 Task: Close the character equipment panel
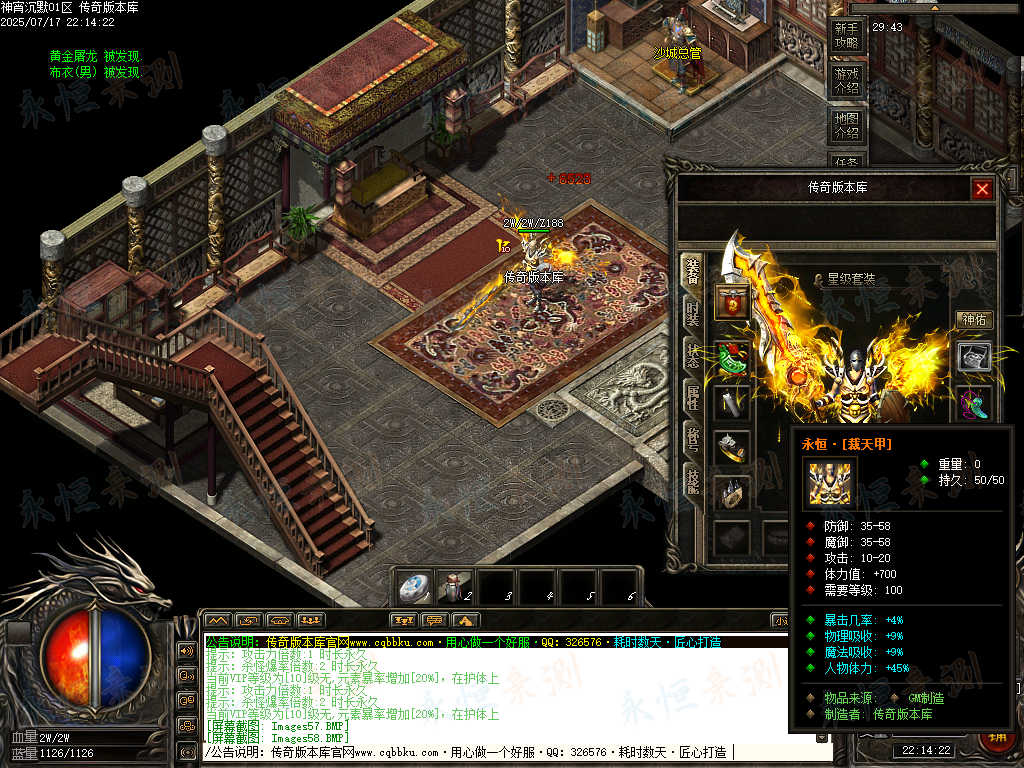tap(982, 189)
